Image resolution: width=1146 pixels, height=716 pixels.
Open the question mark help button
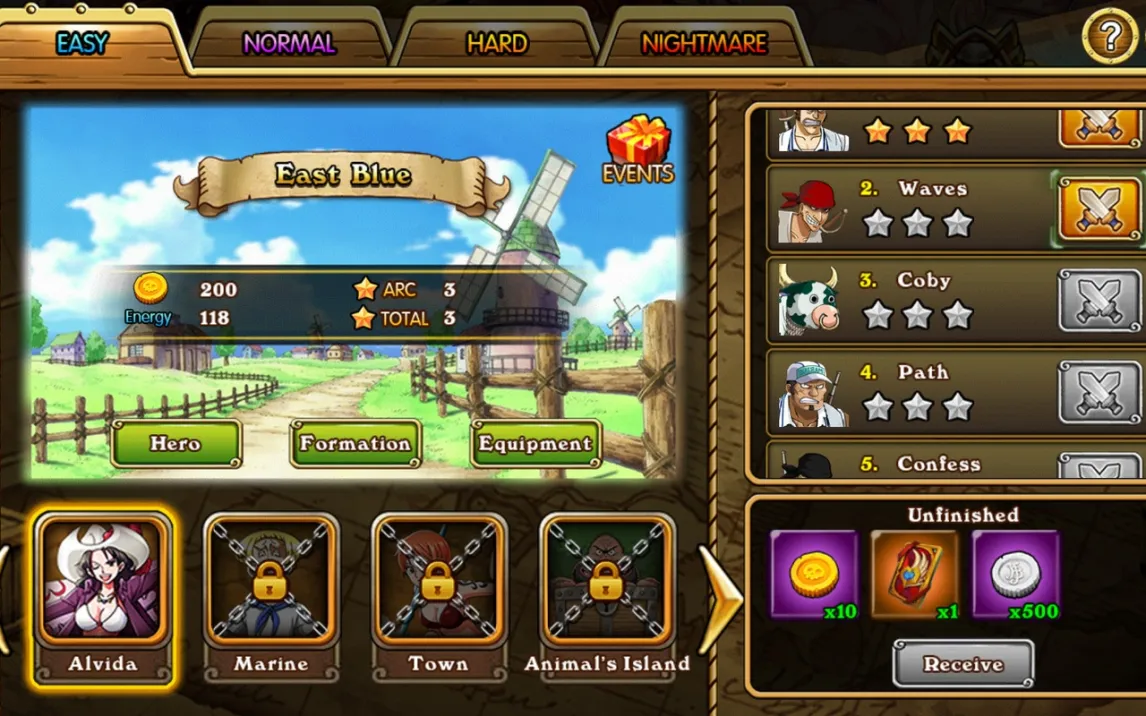(x=1109, y=37)
